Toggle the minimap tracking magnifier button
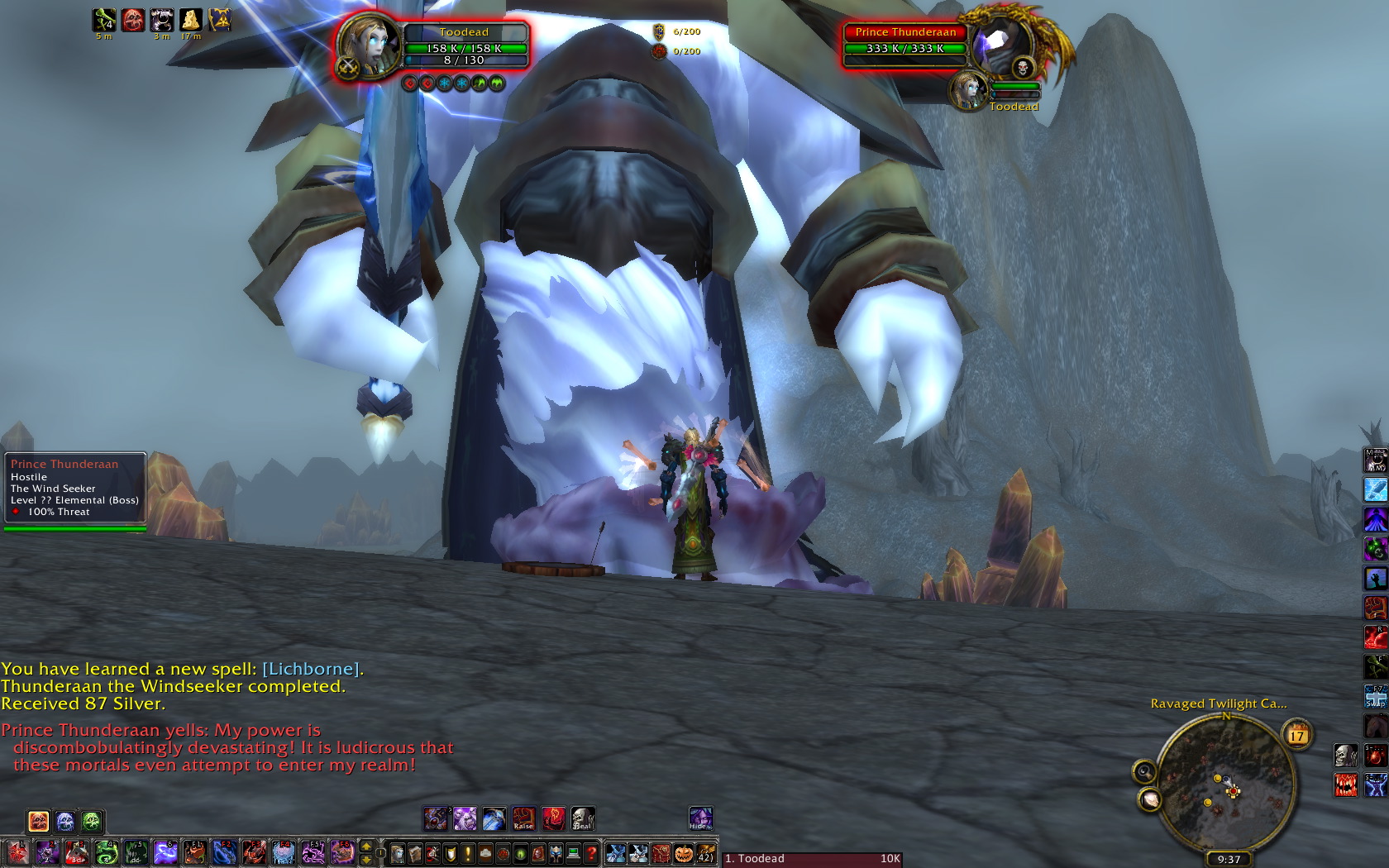1389x868 pixels. pos(1144,772)
